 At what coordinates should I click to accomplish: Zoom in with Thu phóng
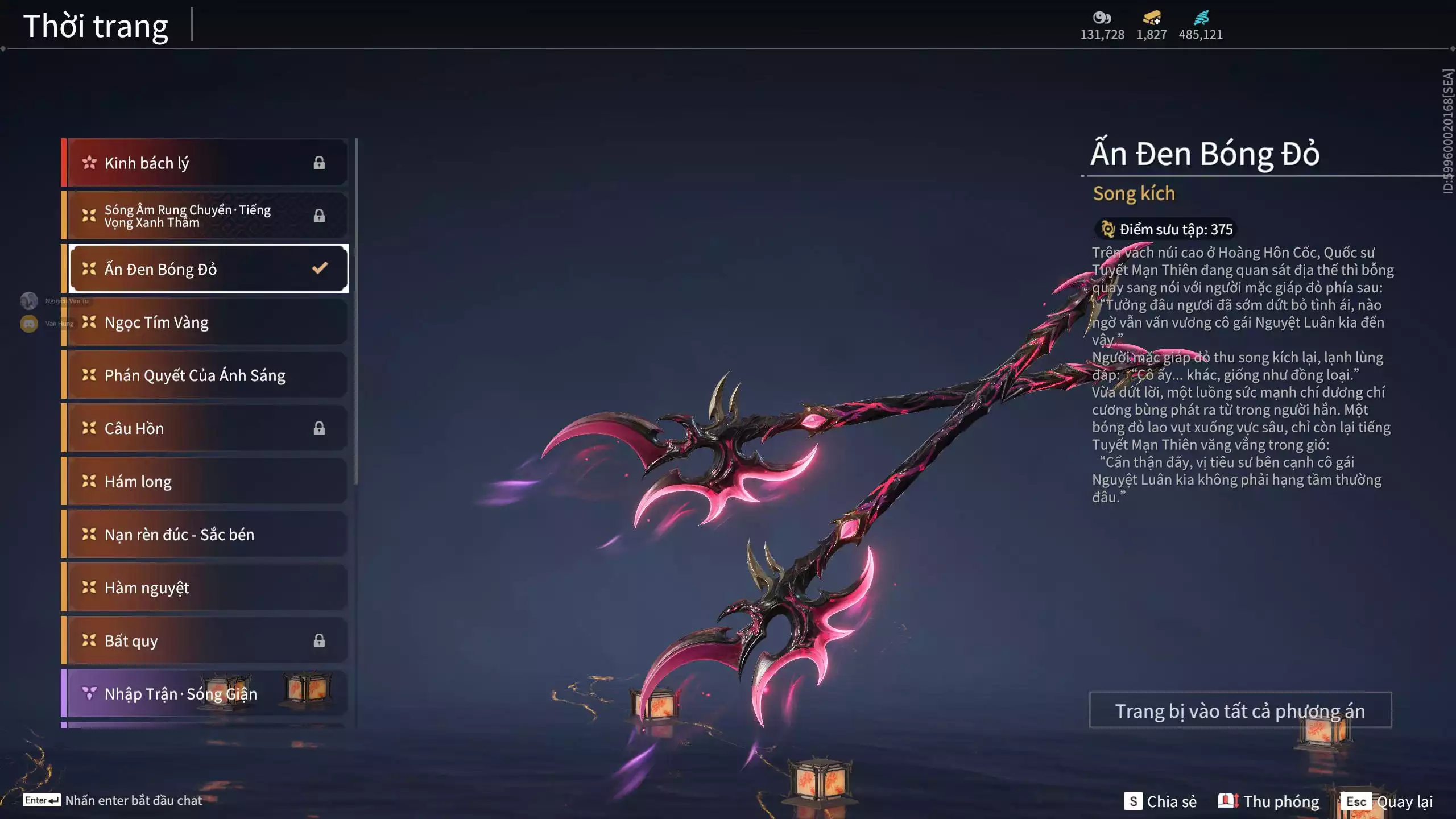coord(1269,801)
